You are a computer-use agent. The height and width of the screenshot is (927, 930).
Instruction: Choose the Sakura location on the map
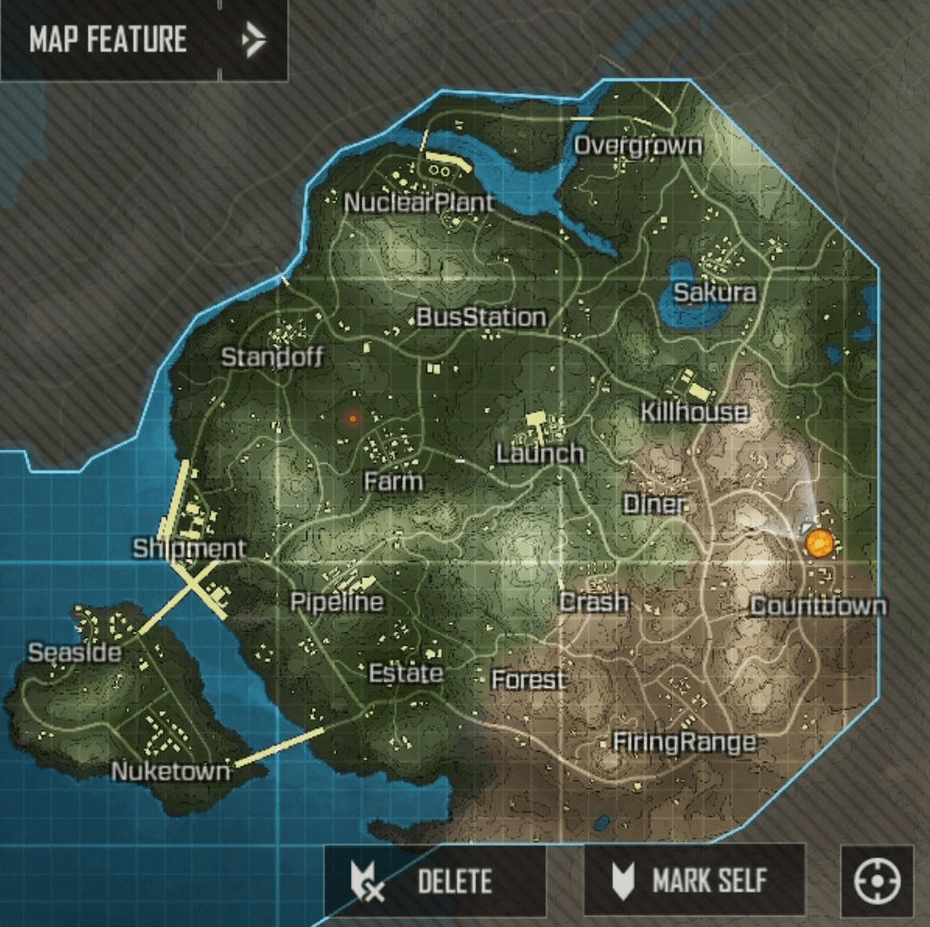[714, 293]
